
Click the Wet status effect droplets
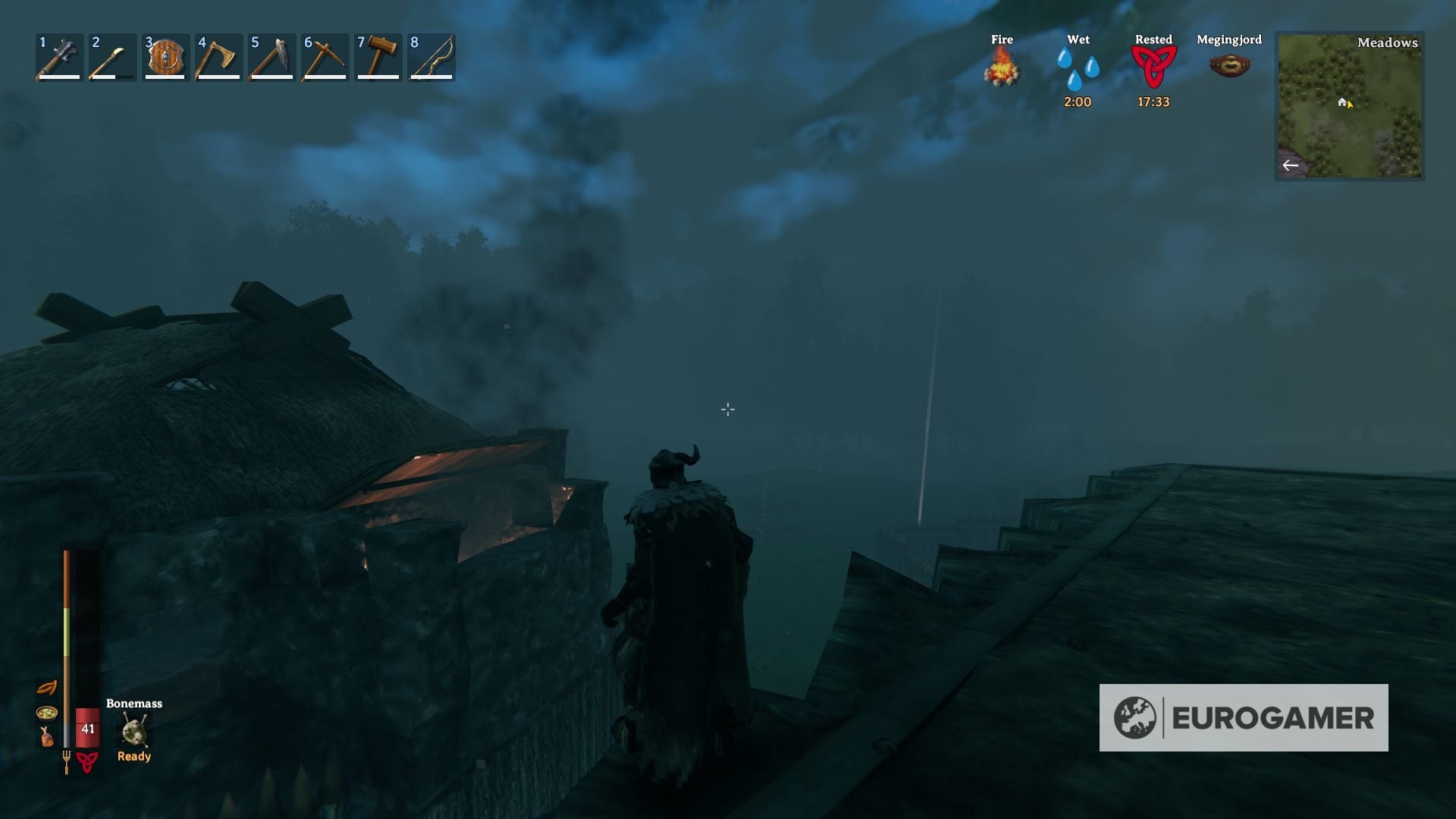point(1078,70)
